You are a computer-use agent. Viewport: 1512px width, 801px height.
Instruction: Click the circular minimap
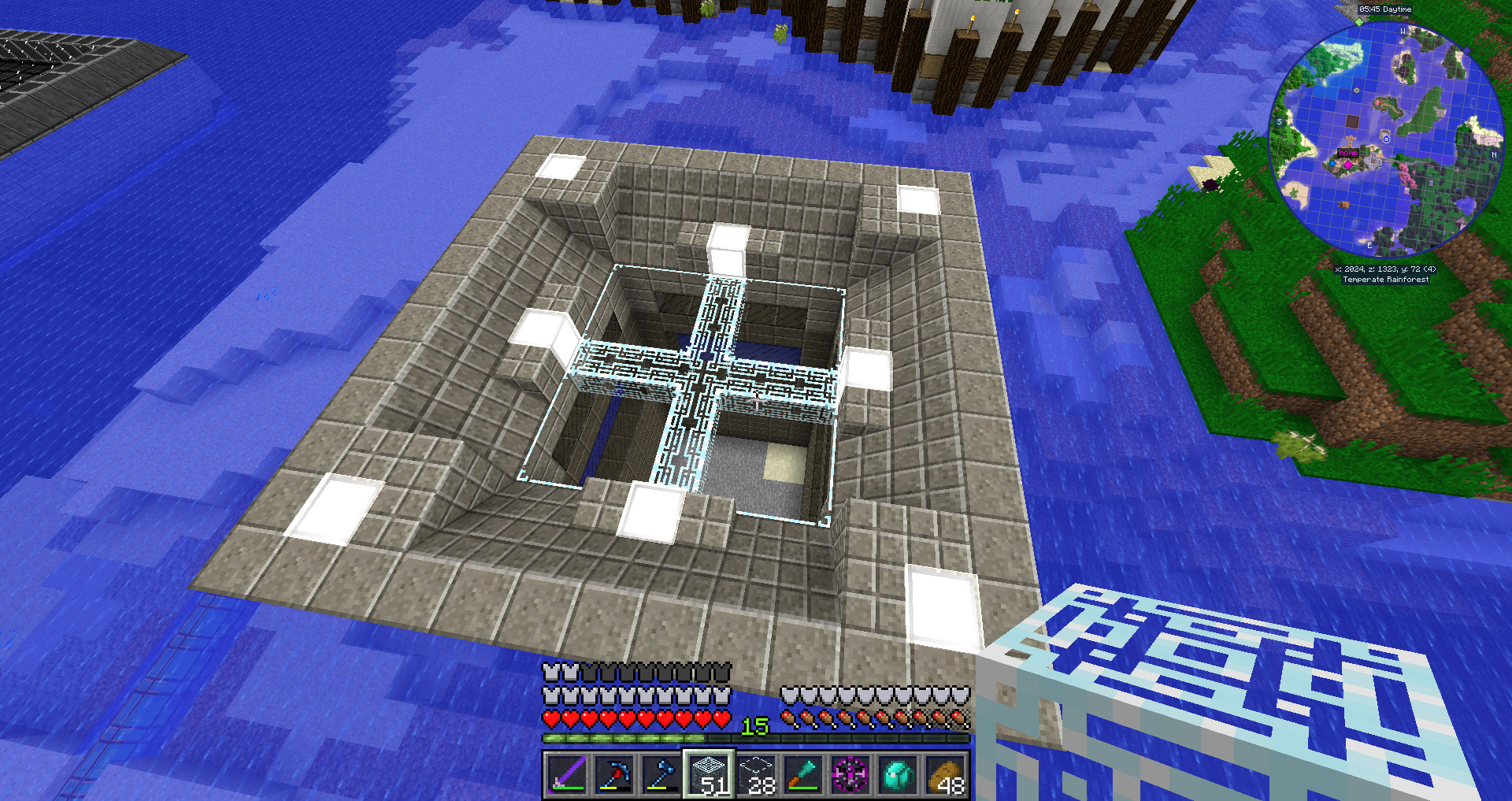[1386, 138]
